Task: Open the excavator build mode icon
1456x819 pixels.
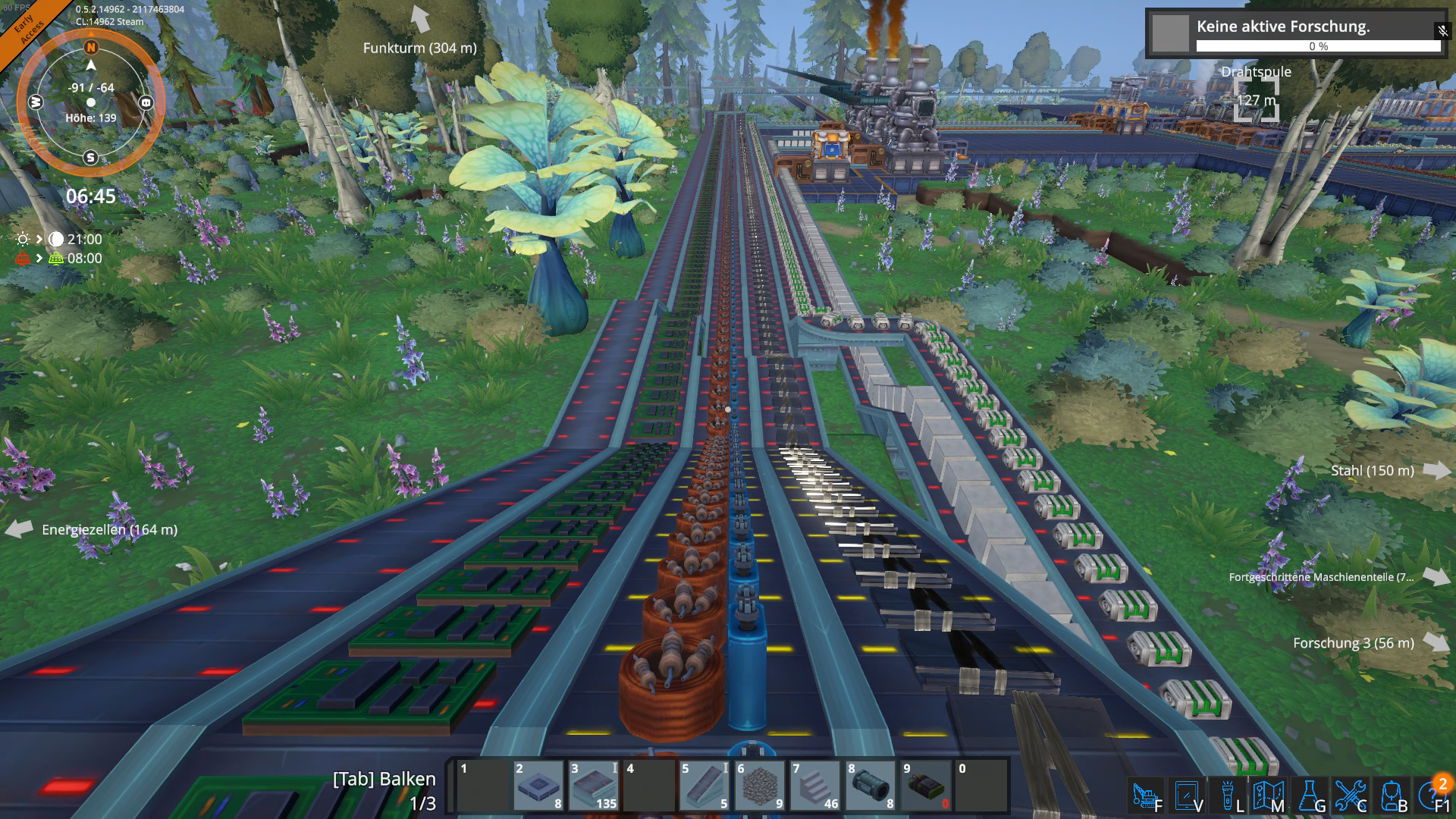Action: 1147,796
